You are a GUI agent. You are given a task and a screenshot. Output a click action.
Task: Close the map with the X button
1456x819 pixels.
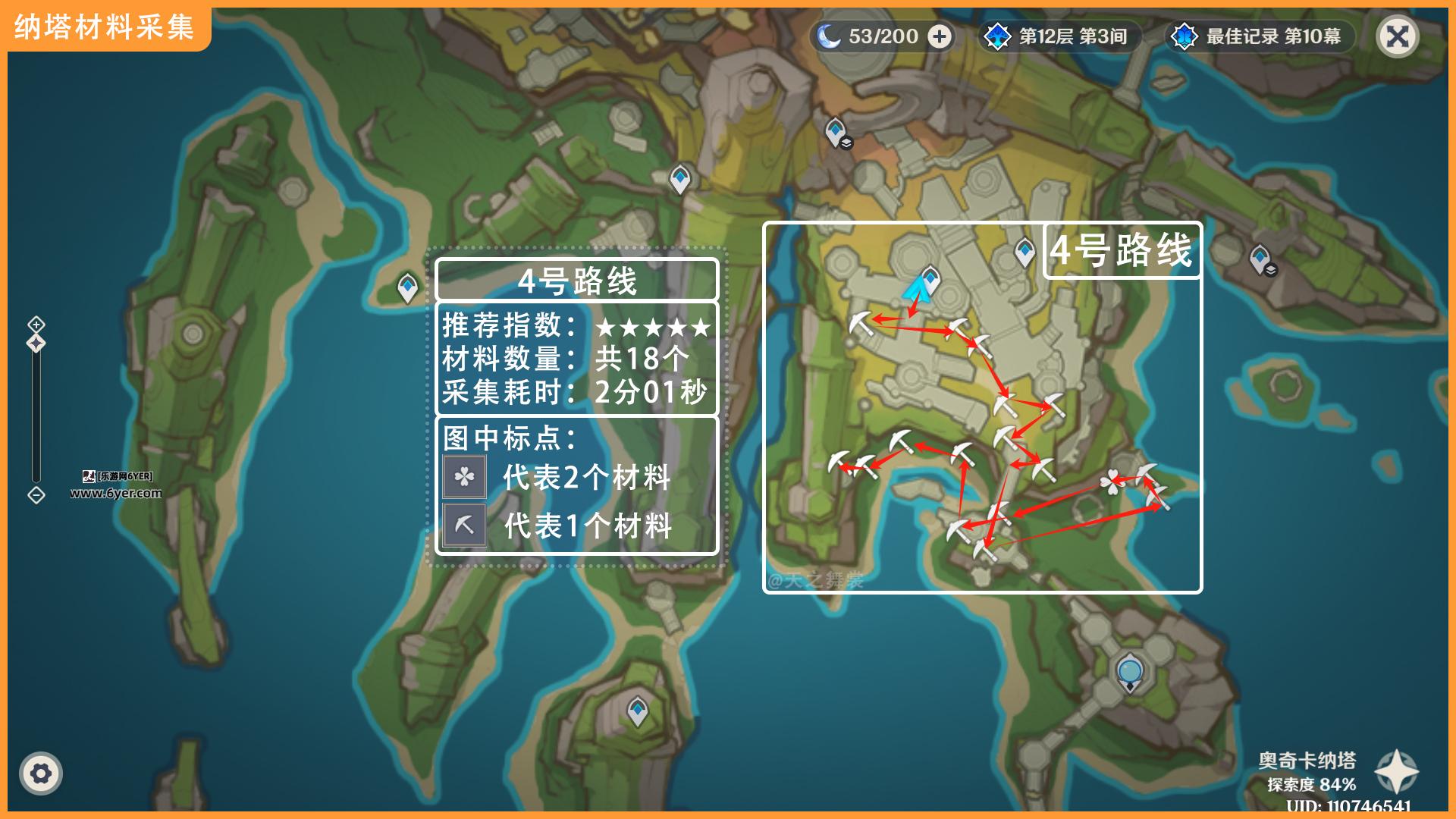point(1397,36)
